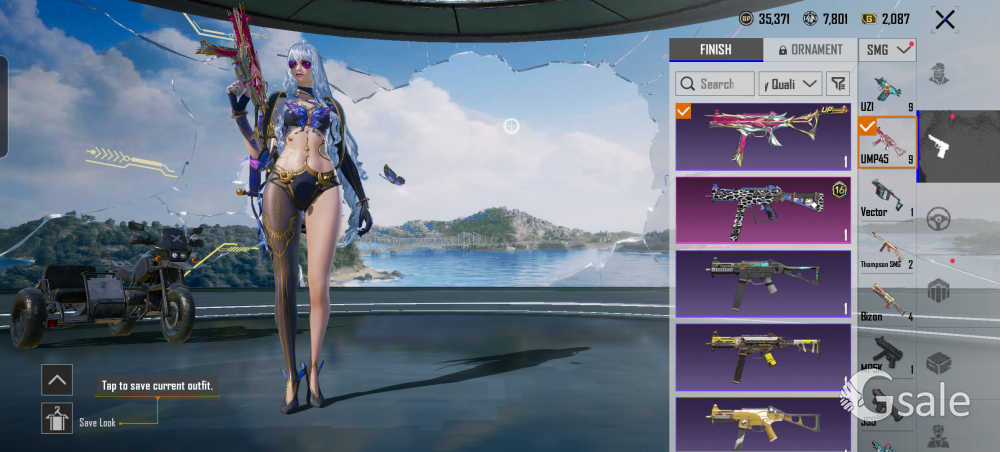Select the gold UMP45 finish
This screenshot has height=452, width=1000.
point(762,422)
